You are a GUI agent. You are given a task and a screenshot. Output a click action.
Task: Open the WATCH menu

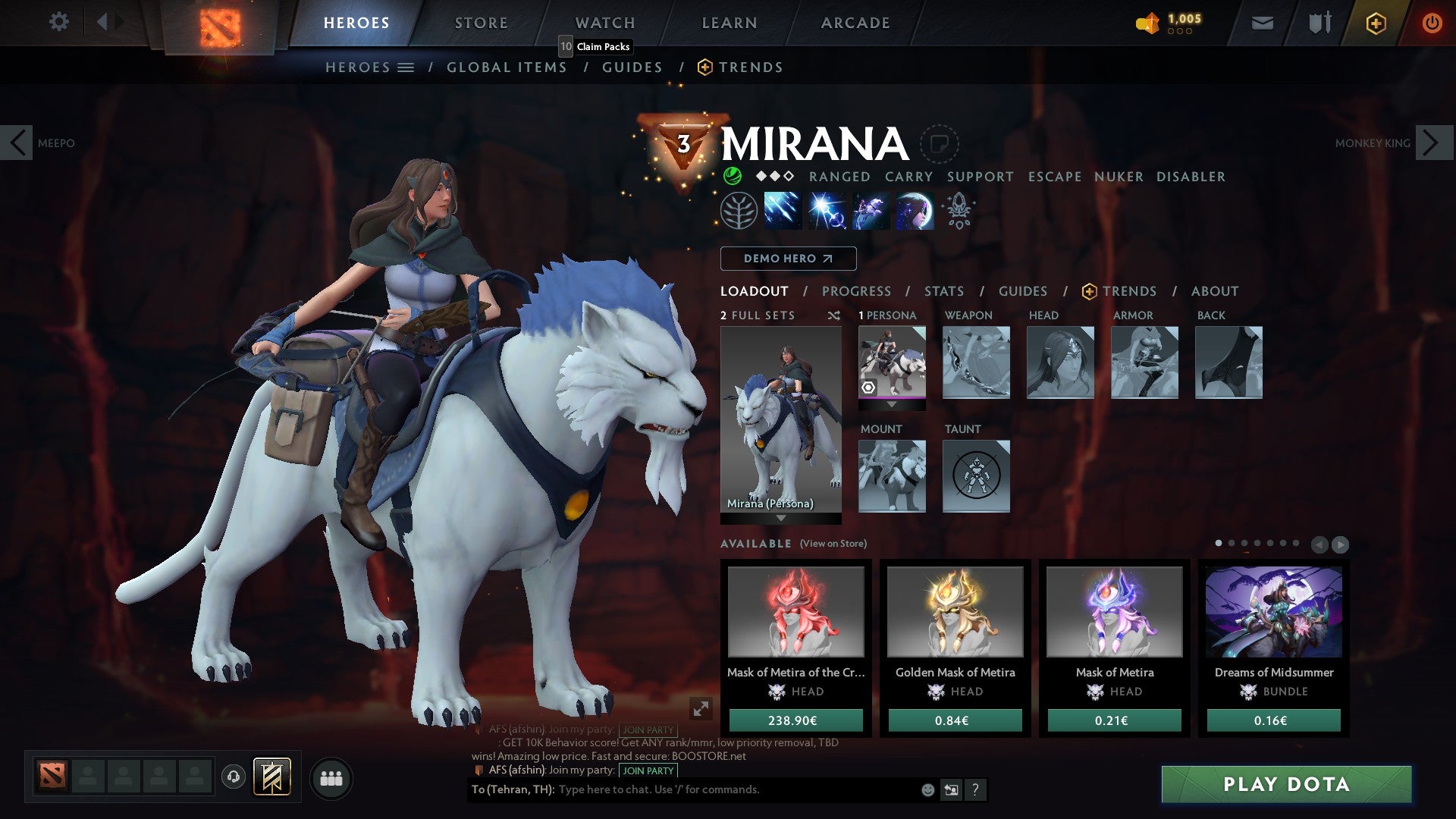tap(604, 23)
